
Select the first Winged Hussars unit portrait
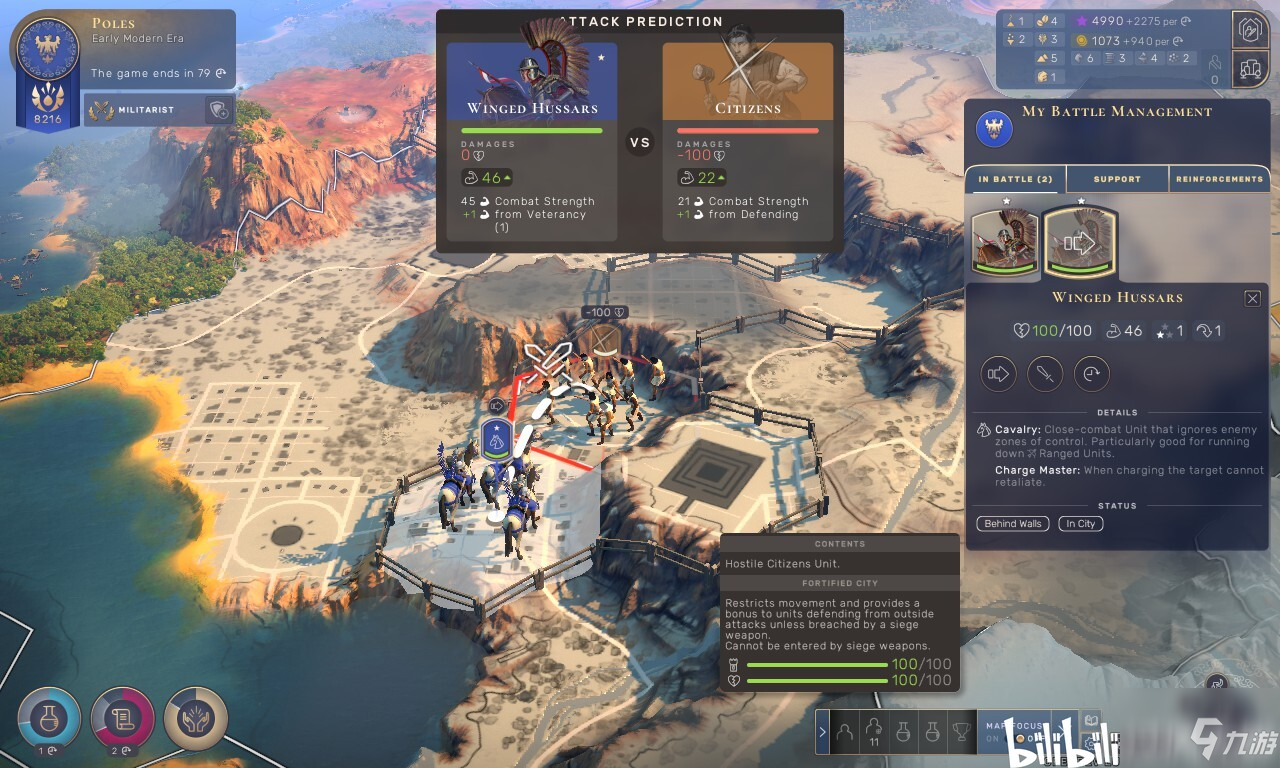pyautogui.click(x=1006, y=241)
